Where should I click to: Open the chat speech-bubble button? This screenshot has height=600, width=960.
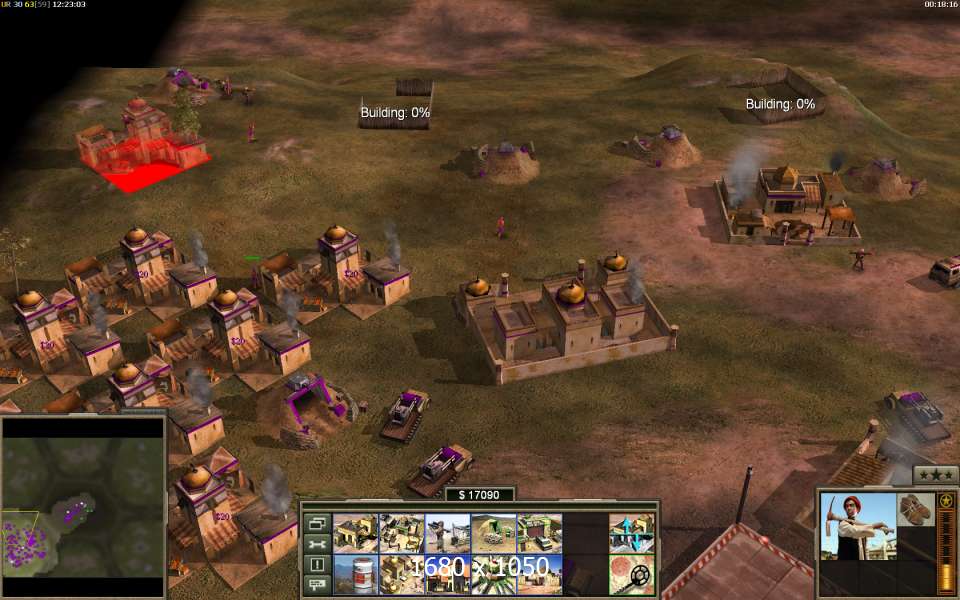click(318, 584)
